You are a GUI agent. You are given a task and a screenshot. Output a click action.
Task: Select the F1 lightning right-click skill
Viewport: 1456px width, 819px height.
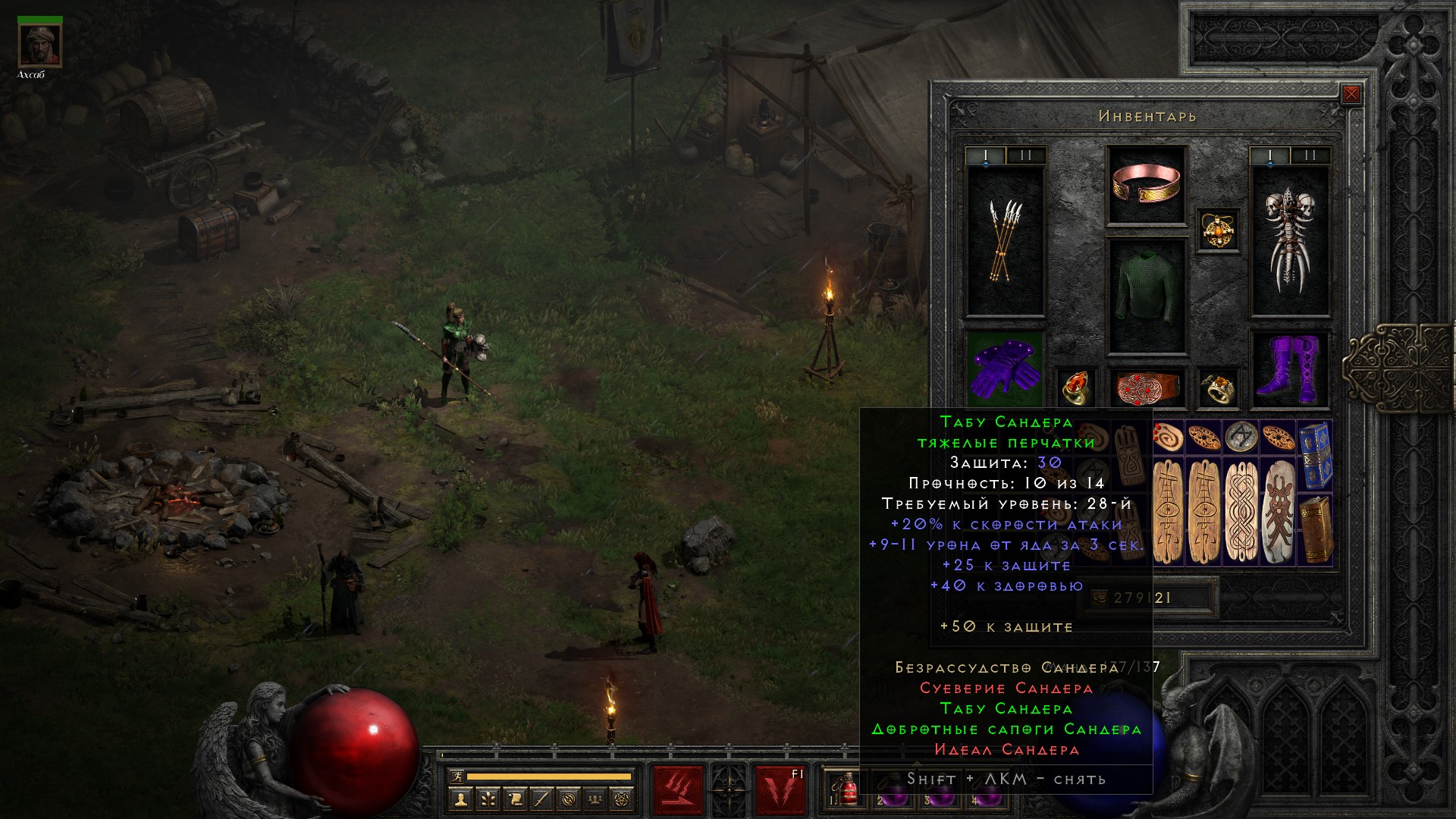click(x=780, y=789)
